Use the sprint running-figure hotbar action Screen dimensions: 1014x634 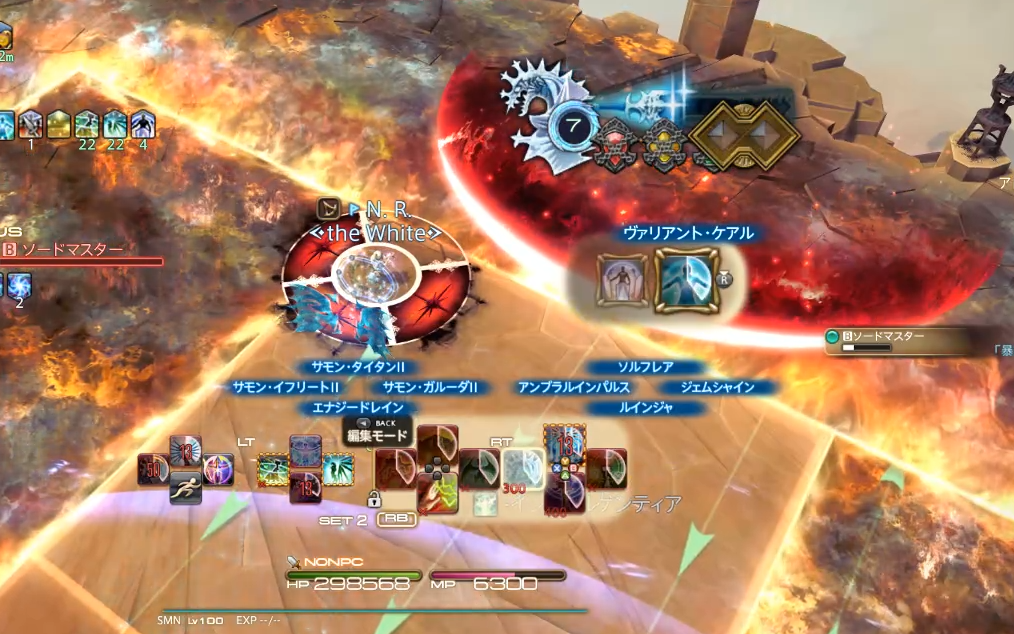185,491
